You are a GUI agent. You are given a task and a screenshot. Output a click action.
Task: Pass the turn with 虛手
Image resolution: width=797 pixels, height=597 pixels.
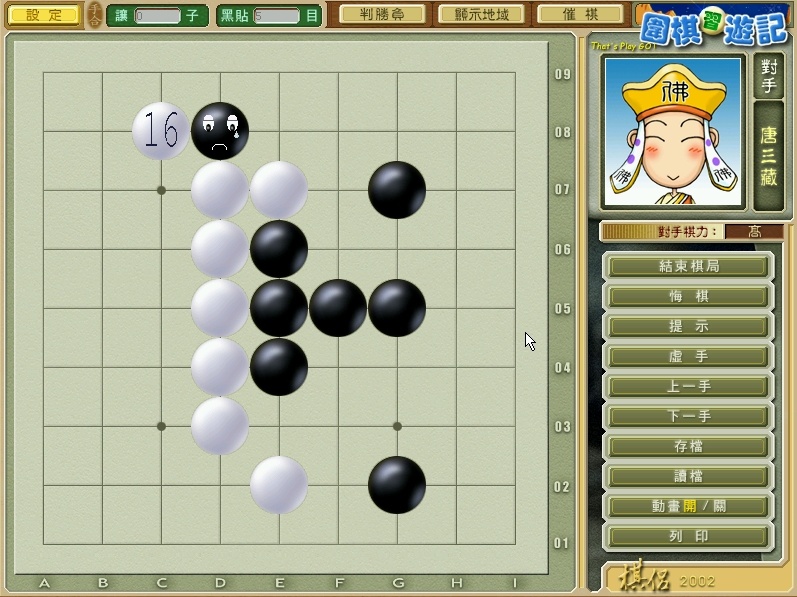689,356
